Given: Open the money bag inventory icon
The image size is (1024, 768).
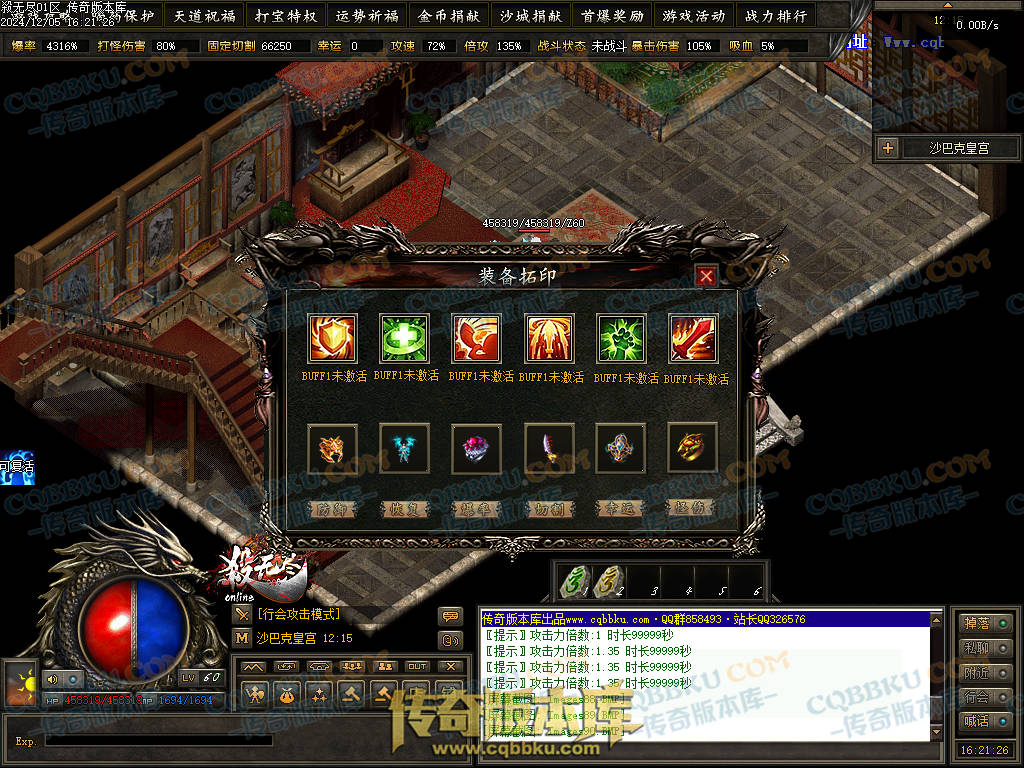Looking at the screenshot, I should [x=287, y=693].
